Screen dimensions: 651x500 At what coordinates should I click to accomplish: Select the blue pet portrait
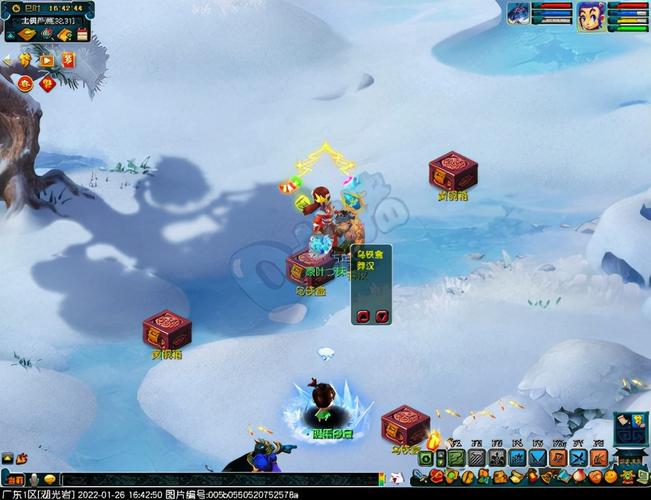coord(519,13)
